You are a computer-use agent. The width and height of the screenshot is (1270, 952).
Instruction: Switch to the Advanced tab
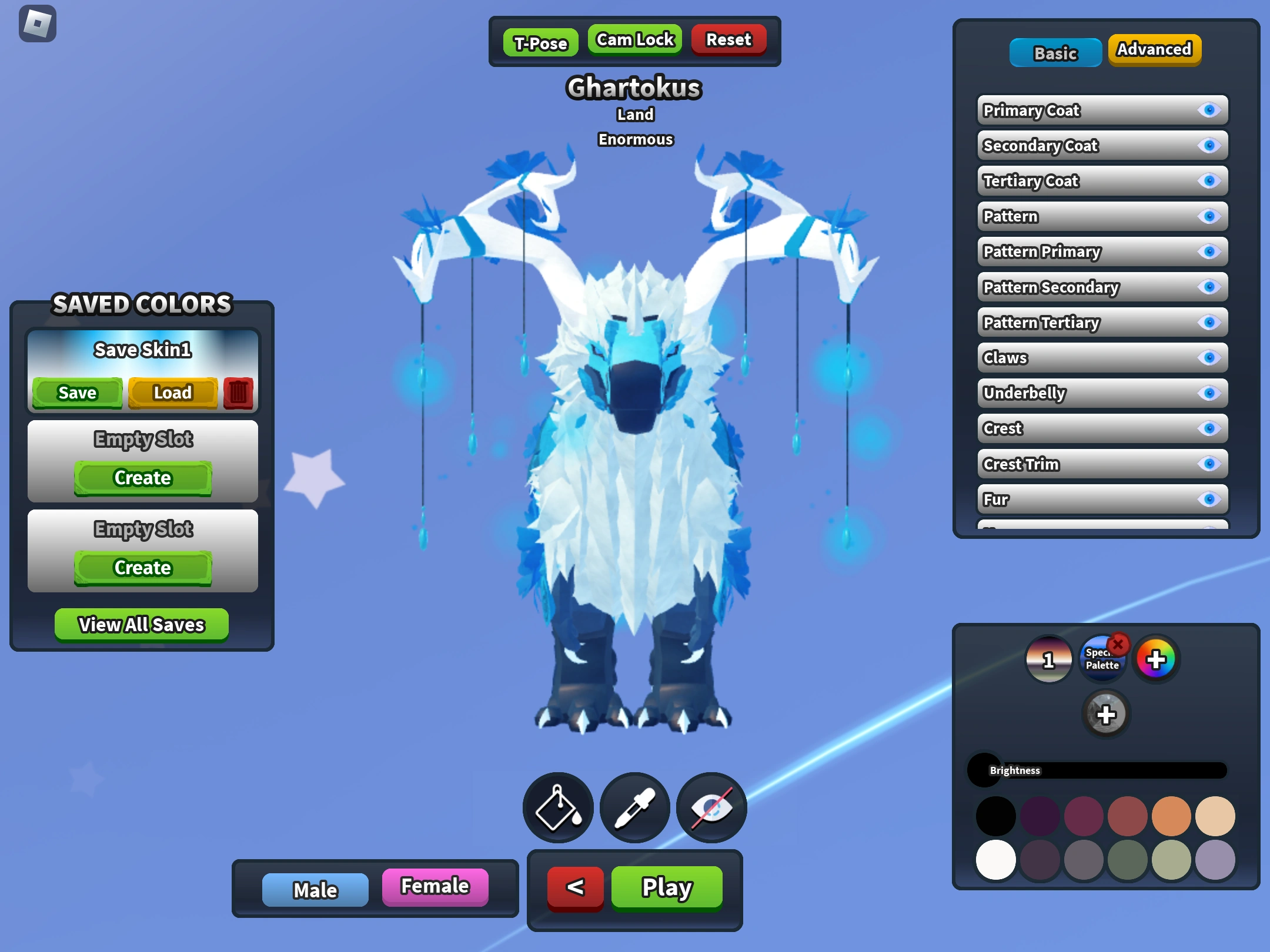pyautogui.click(x=1154, y=50)
